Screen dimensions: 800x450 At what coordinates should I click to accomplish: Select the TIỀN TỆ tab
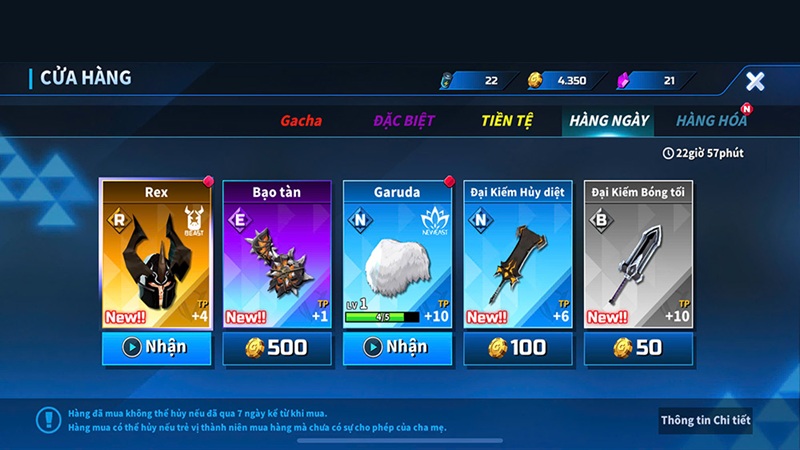[x=507, y=121]
